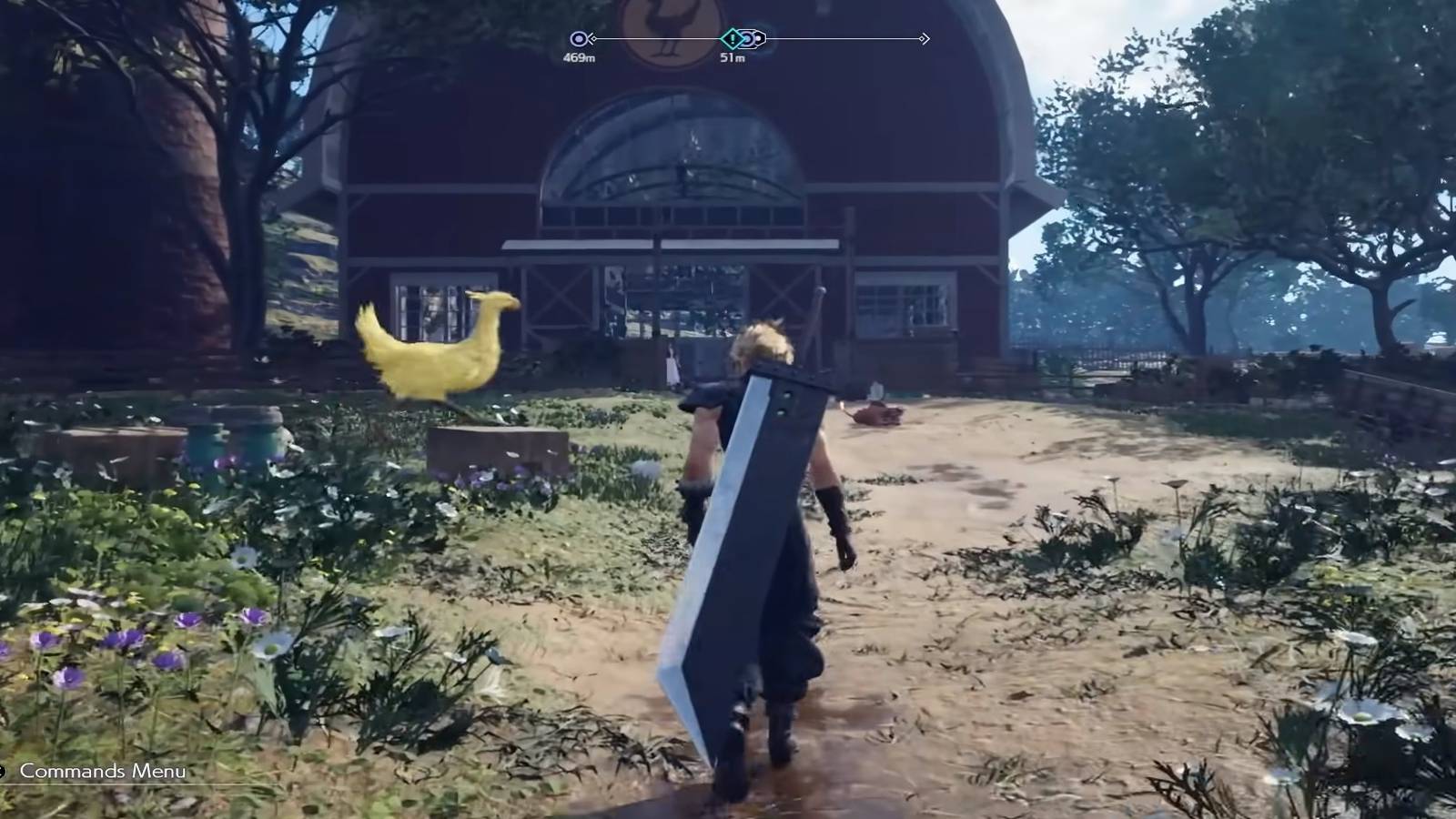
Task: Click the 51m distance label
Action: click(x=733, y=56)
